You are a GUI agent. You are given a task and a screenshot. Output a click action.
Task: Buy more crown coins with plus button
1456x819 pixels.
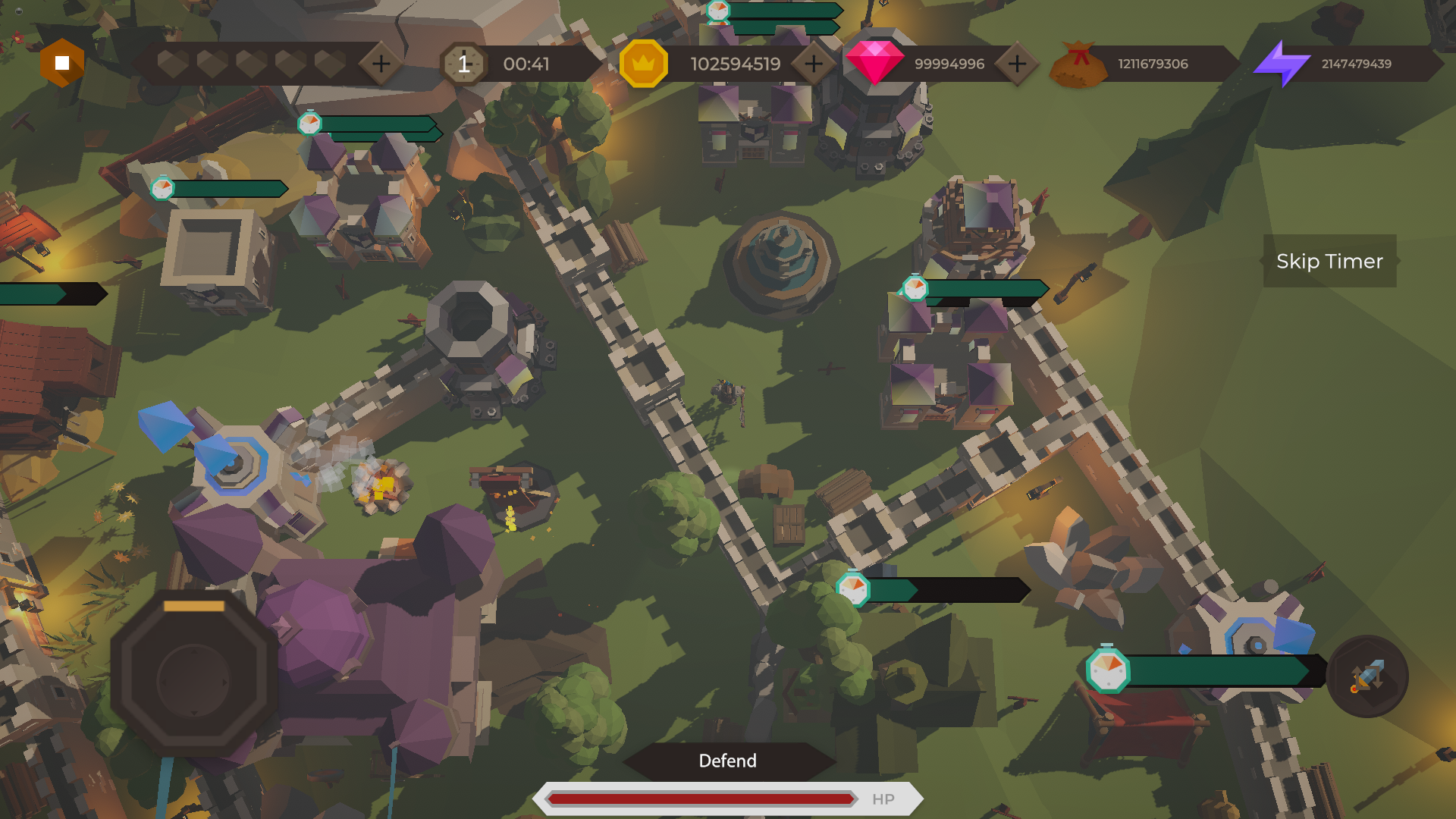coord(813,64)
